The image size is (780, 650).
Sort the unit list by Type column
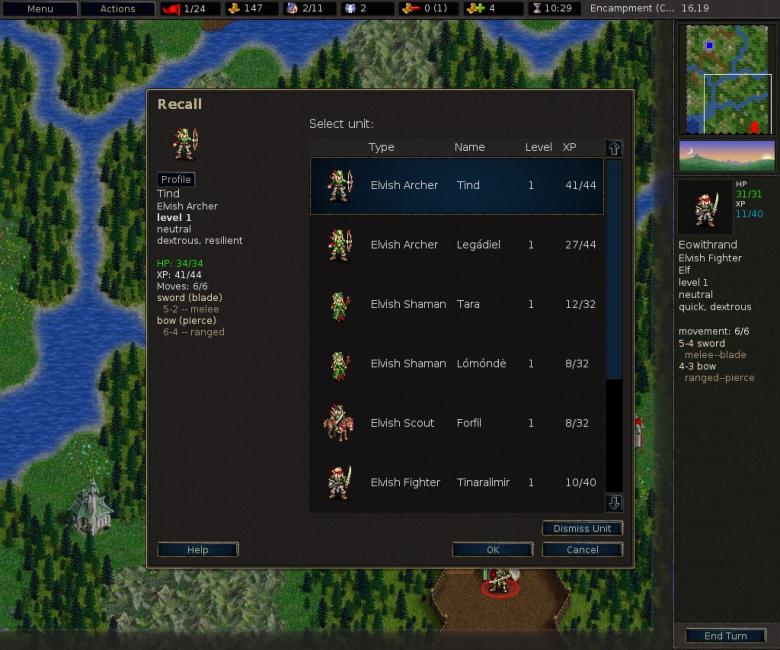(x=381, y=147)
